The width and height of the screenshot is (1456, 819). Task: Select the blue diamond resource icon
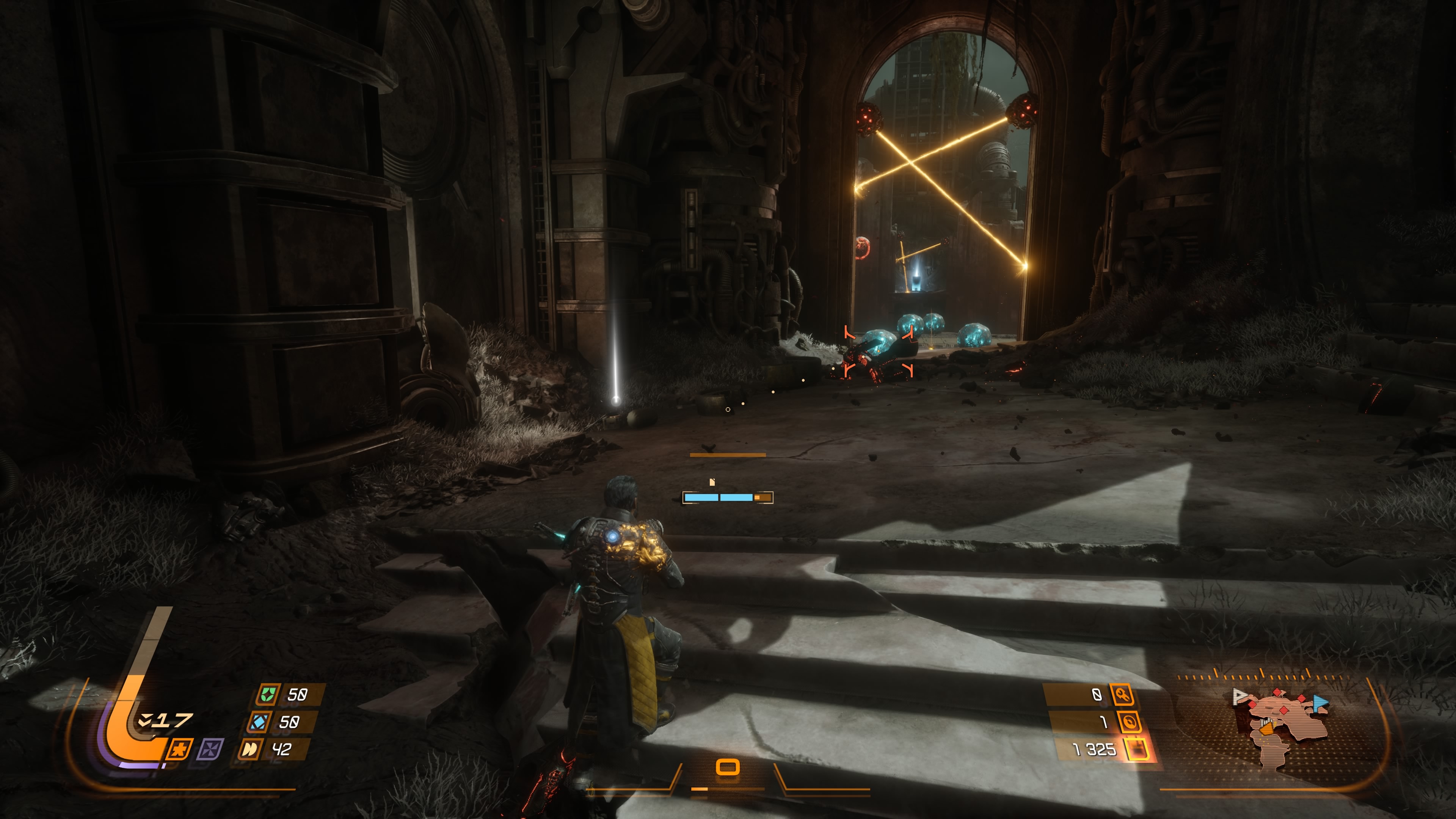(259, 722)
